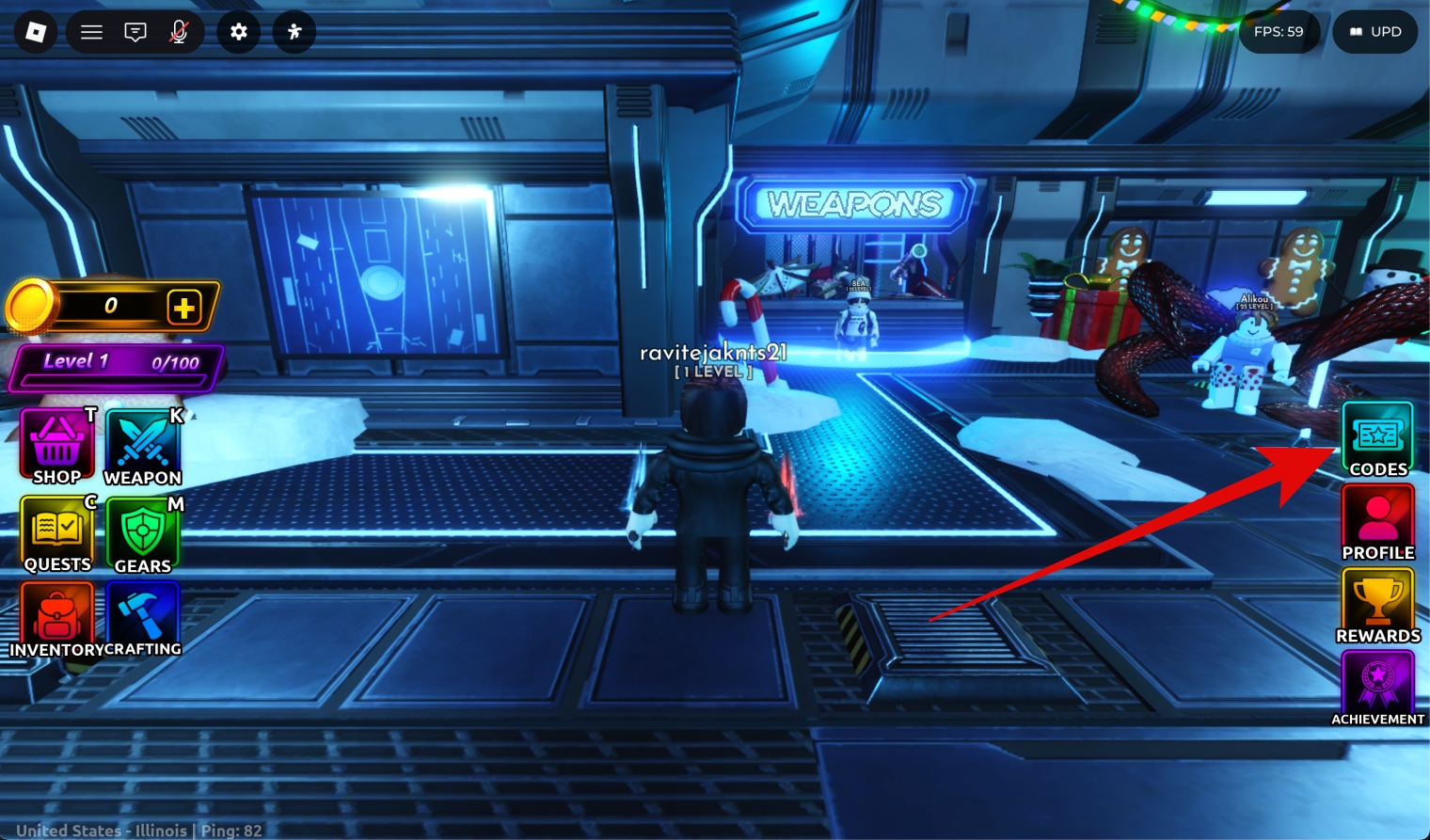Image resolution: width=1430 pixels, height=840 pixels.
Task: Open Roblox settings gear
Action: pyautogui.click(x=237, y=31)
